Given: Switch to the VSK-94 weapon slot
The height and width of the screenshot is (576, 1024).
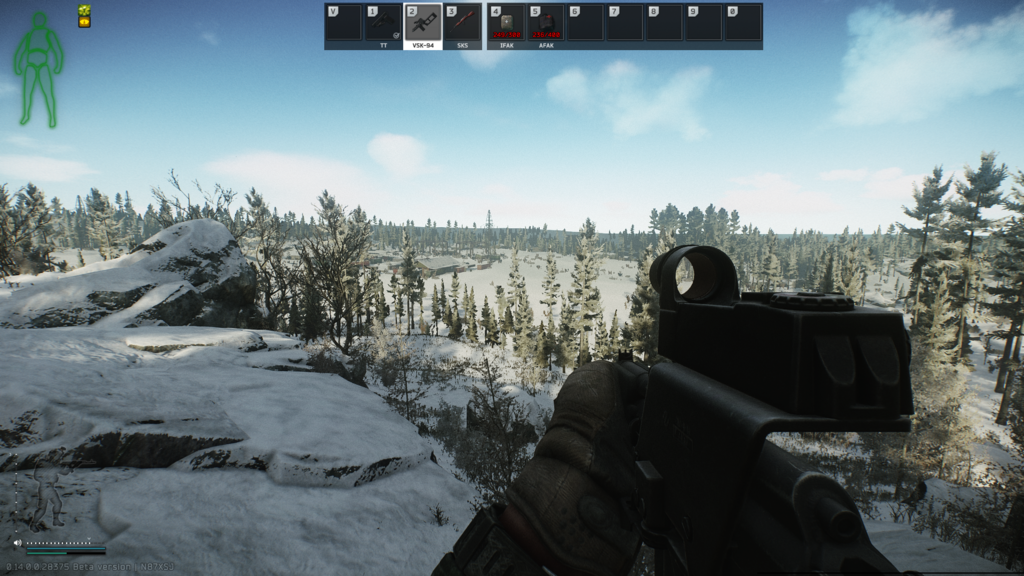Looking at the screenshot, I should point(423,23).
